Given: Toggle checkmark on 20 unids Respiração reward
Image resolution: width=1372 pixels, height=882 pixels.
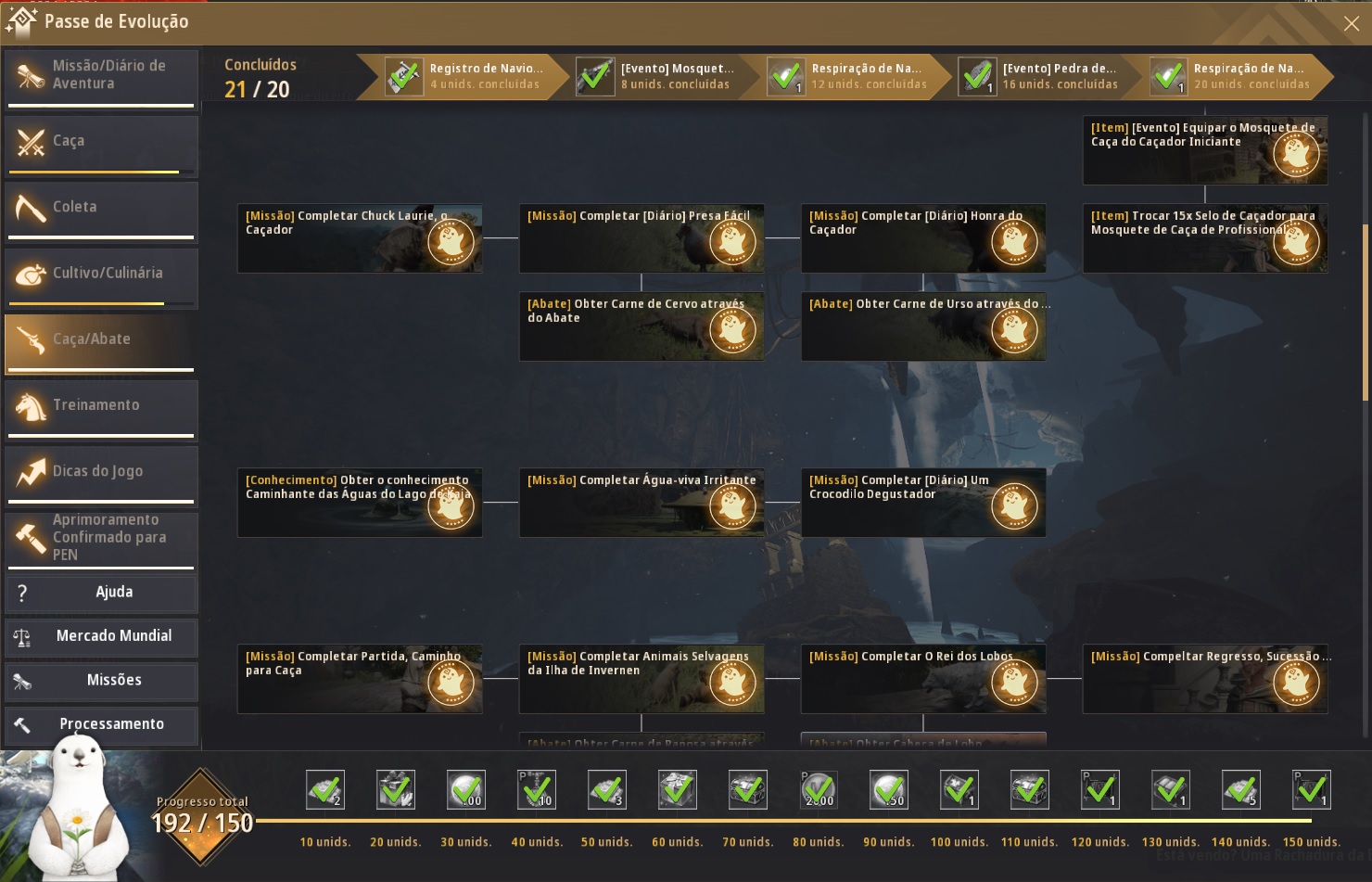Looking at the screenshot, I should click(1169, 77).
